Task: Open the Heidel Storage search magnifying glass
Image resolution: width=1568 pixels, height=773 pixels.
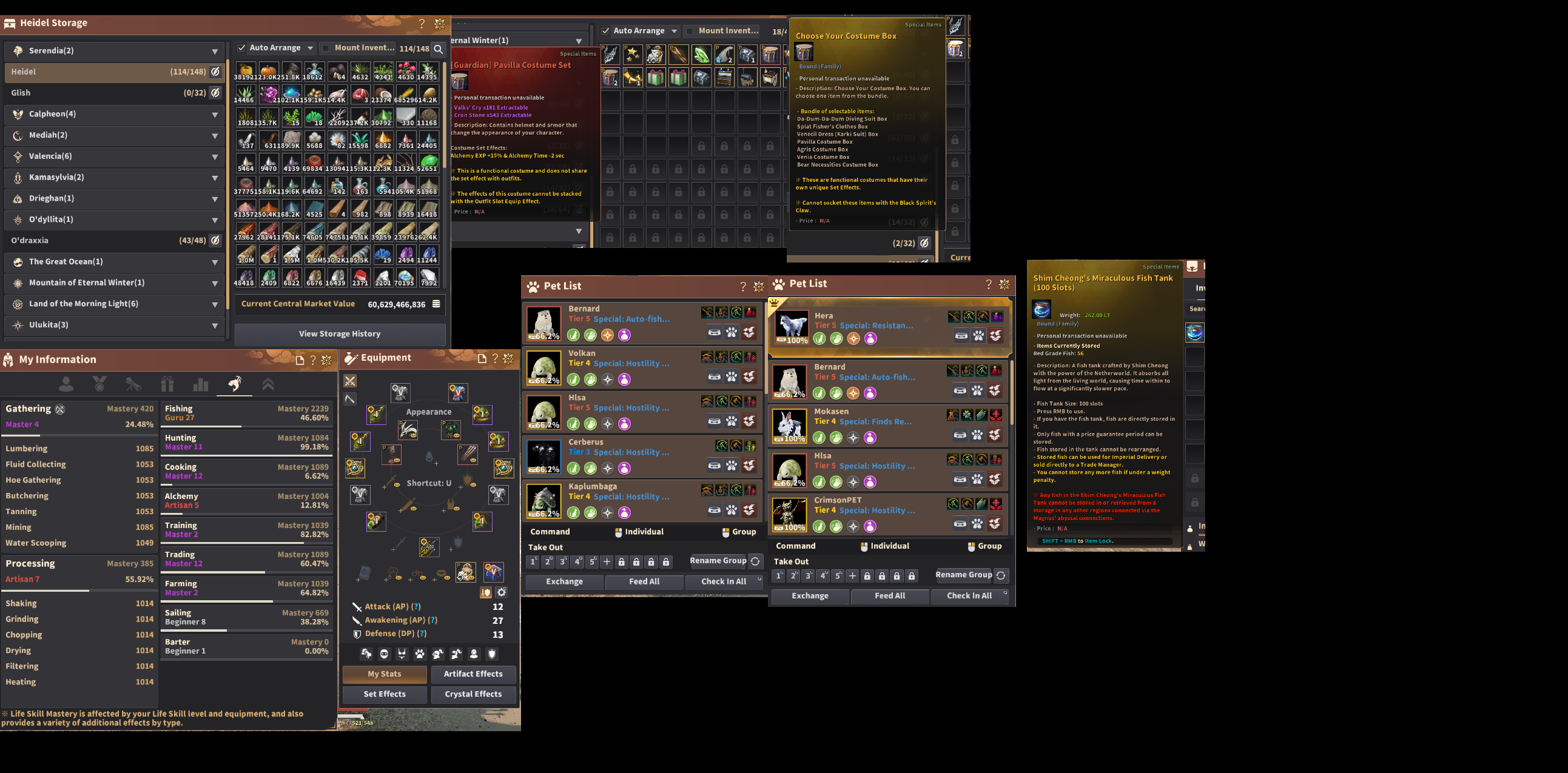Action: (x=439, y=49)
